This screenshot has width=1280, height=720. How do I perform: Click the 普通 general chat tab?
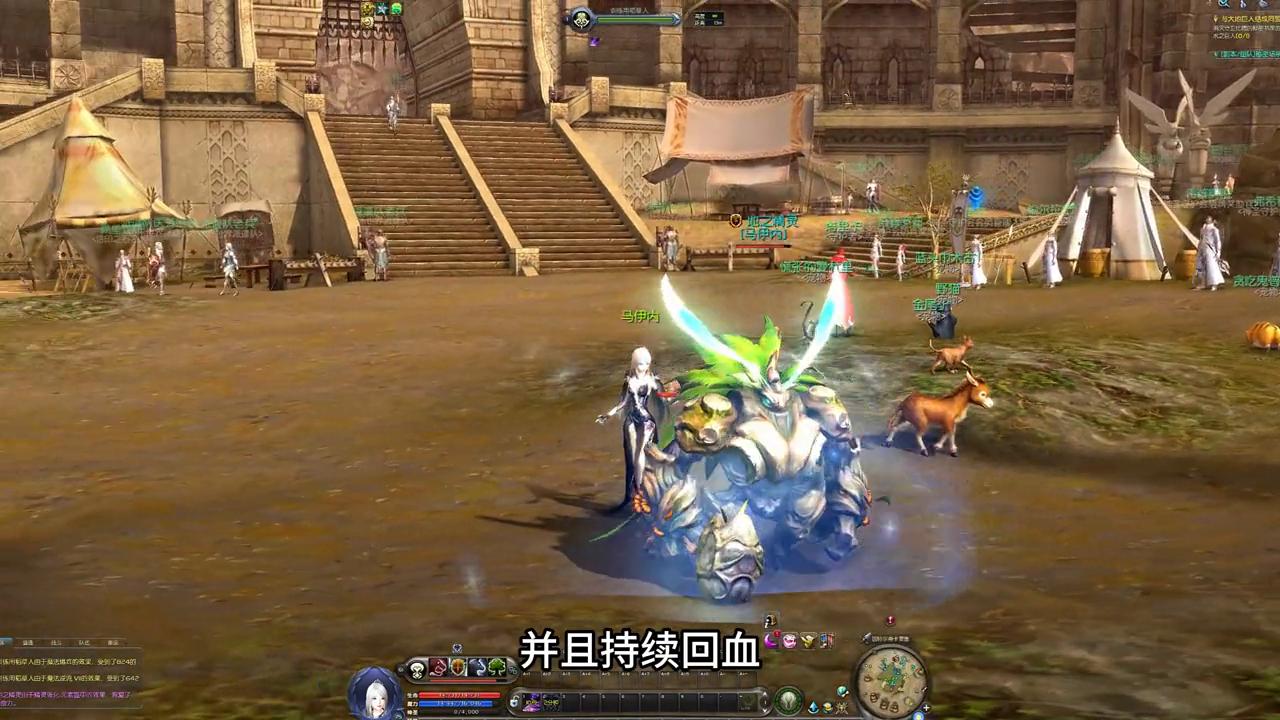(26, 642)
